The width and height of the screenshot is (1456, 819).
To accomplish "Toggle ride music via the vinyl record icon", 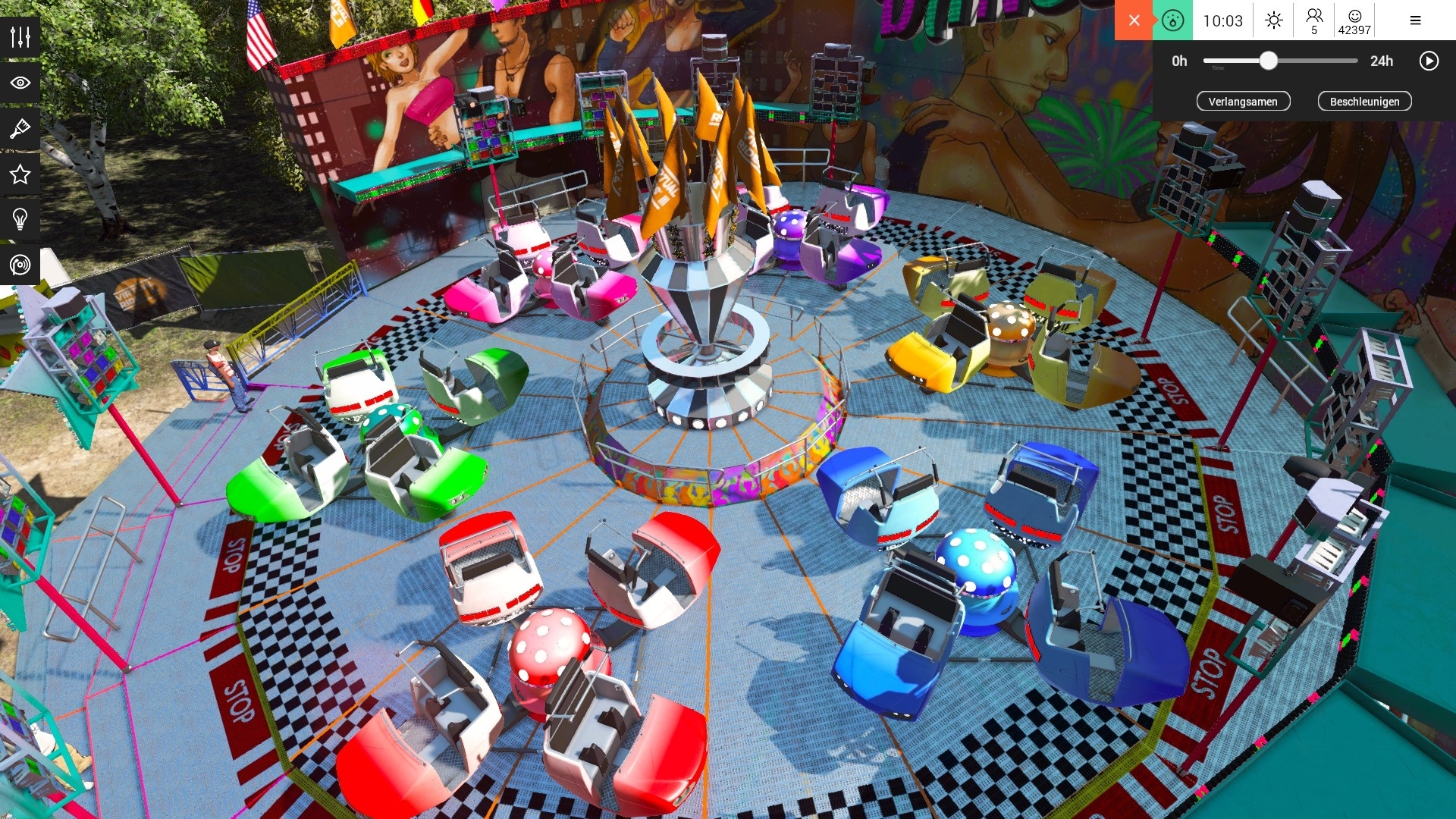I will click(20, 266).
